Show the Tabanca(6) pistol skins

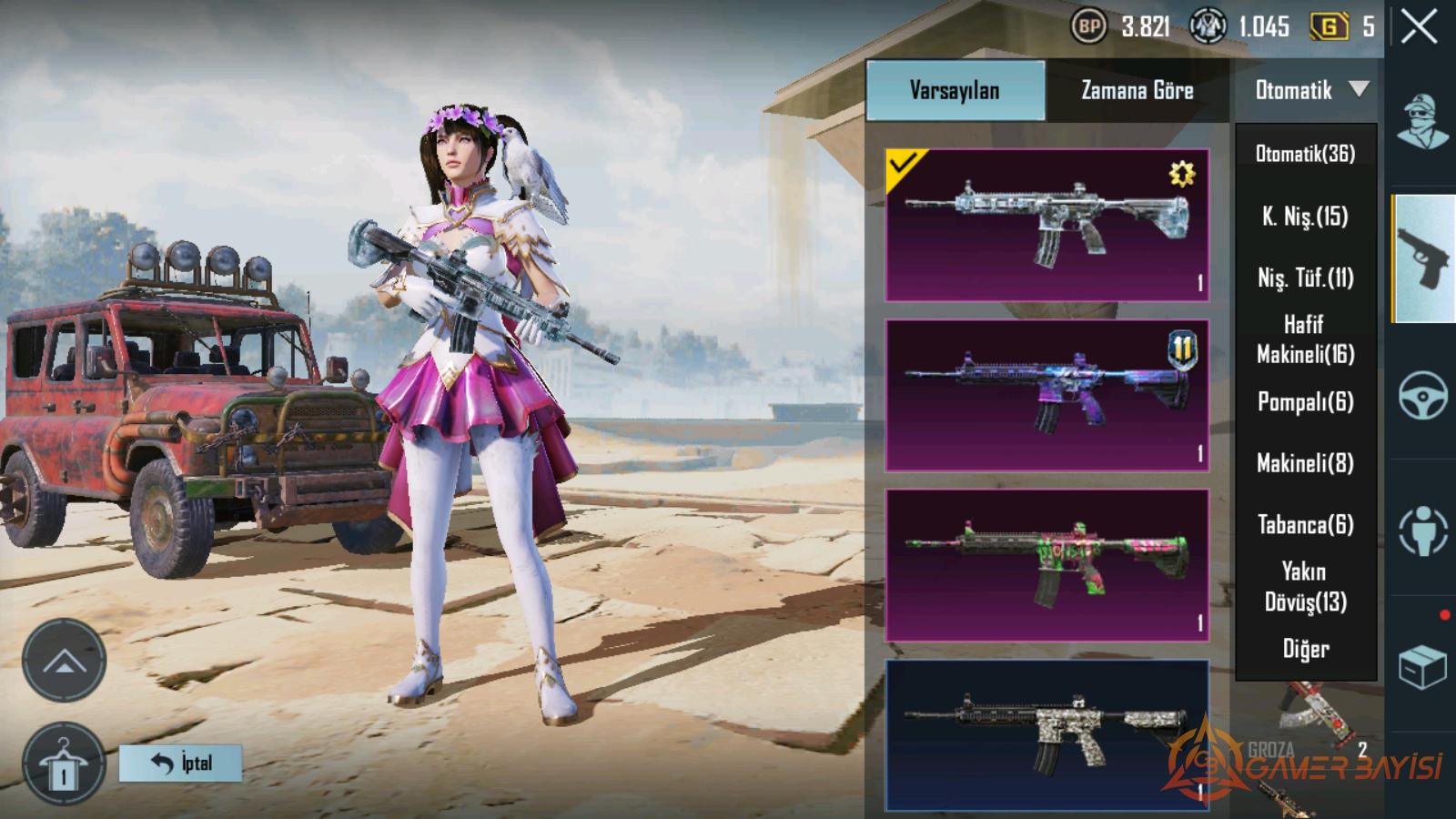click(1305, 524)
